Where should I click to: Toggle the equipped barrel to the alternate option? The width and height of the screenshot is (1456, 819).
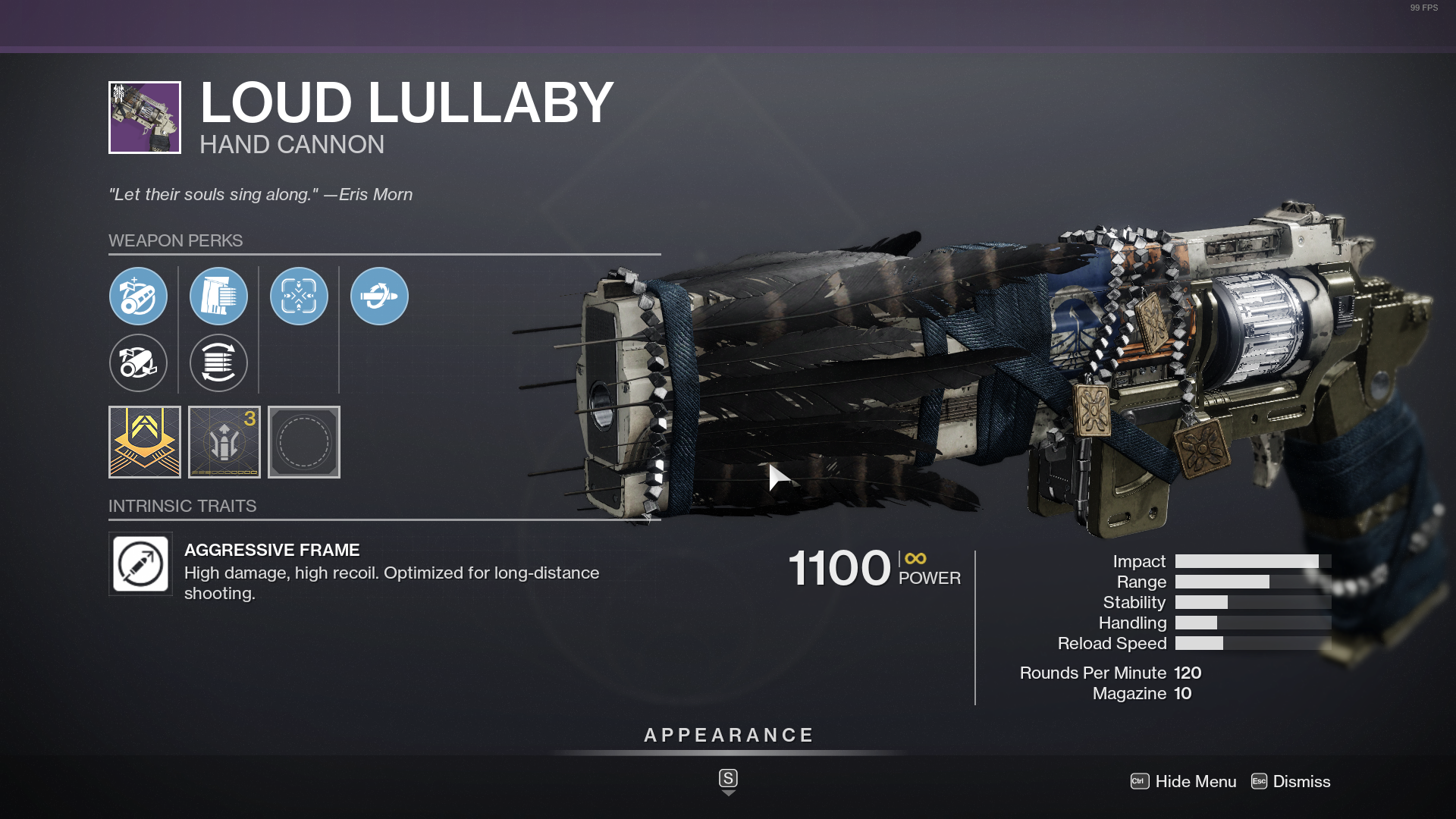coord(138,363)
